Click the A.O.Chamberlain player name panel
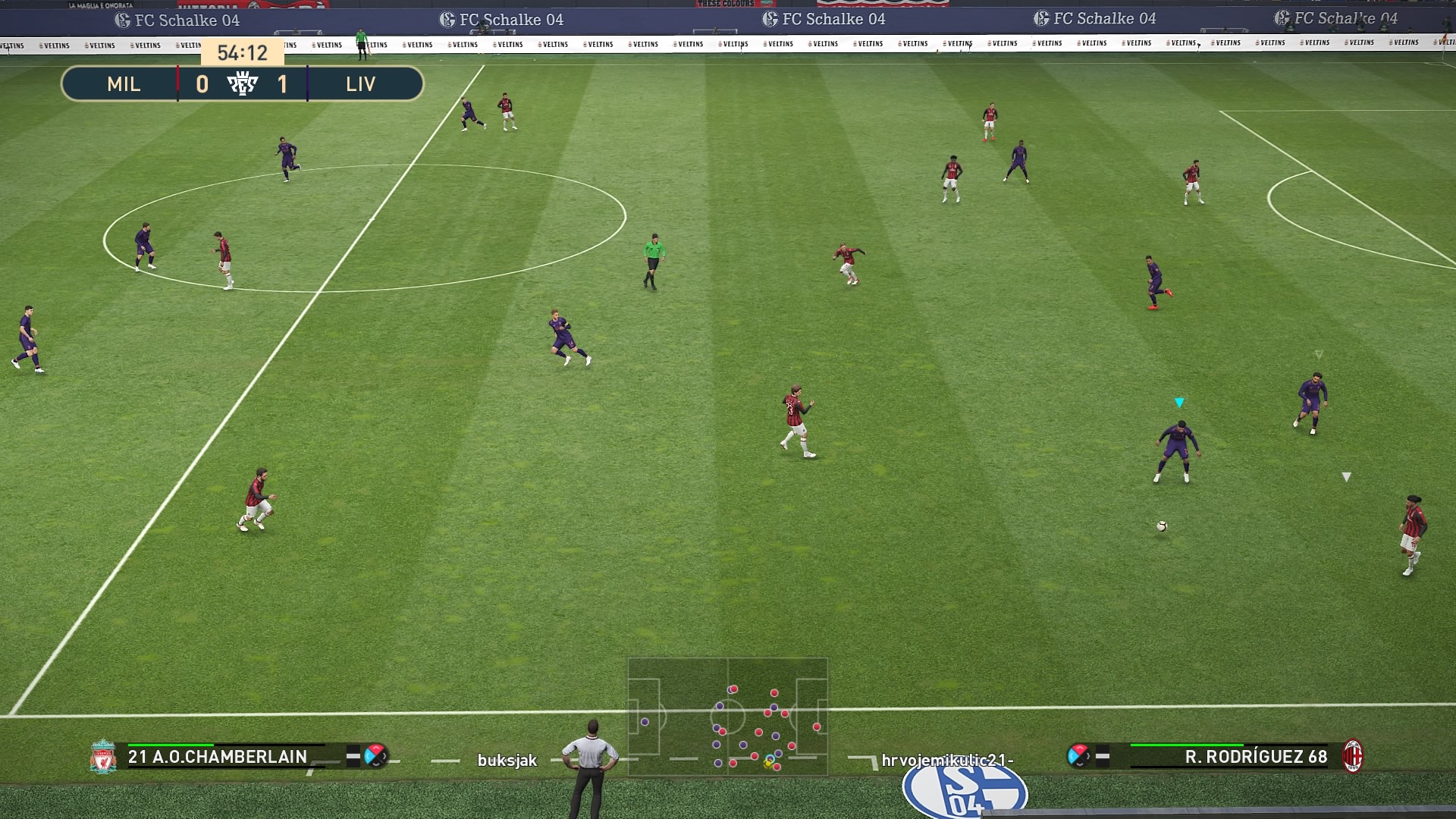Image resolution: width=1456 pixels, height=819 pixels. tap(218, 756)
